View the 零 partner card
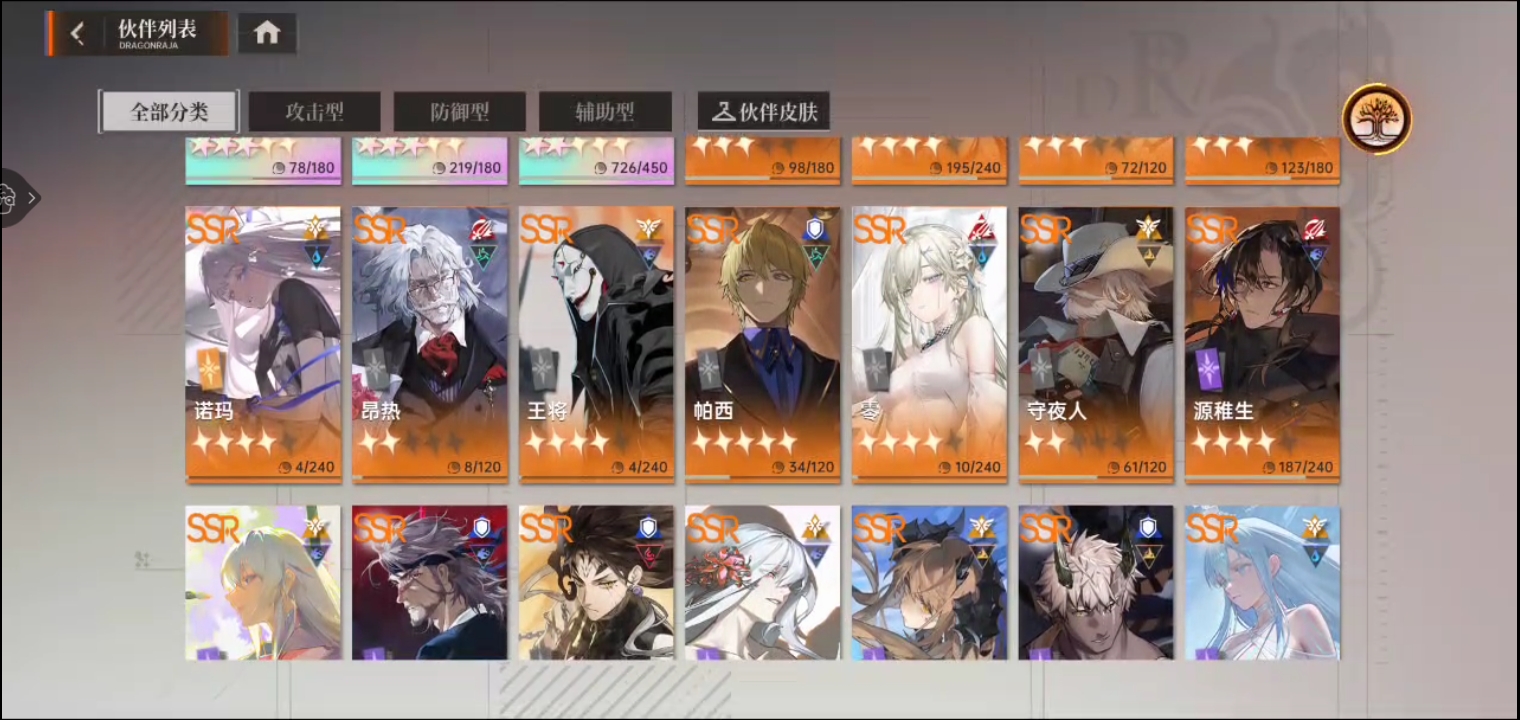This screenshot has height=720, width=1520. click(929, 344)
